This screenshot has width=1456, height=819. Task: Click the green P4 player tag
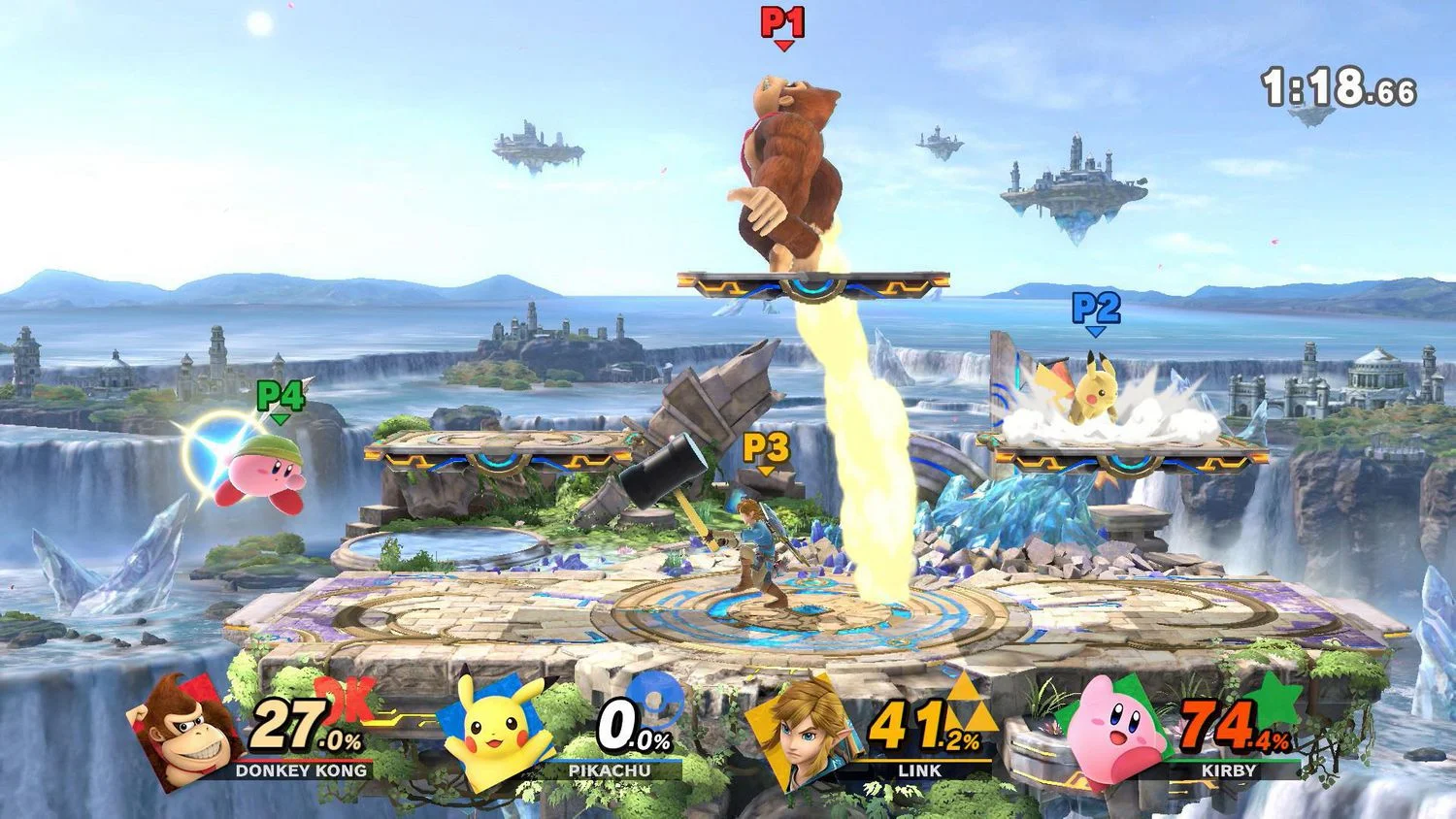(280, 398)
